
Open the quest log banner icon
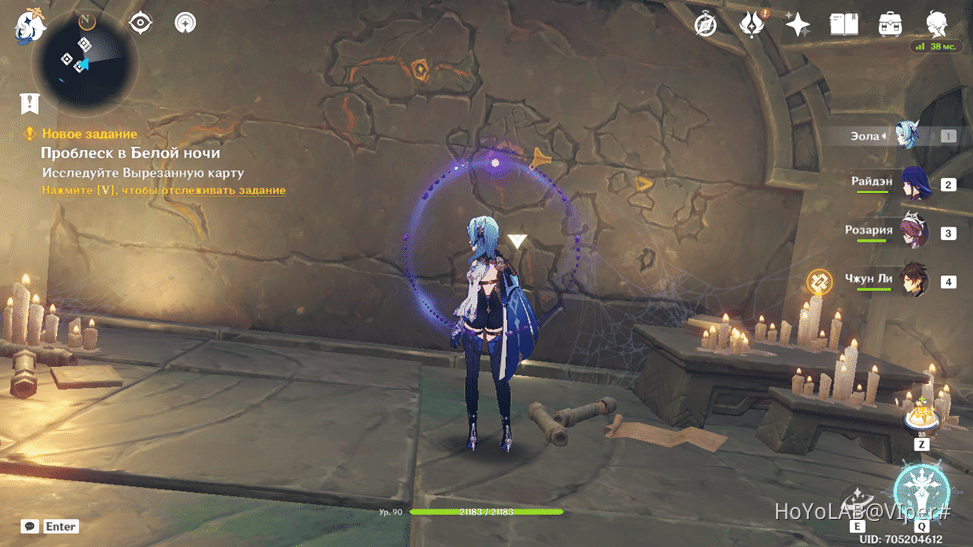click(x=29, y=102)
